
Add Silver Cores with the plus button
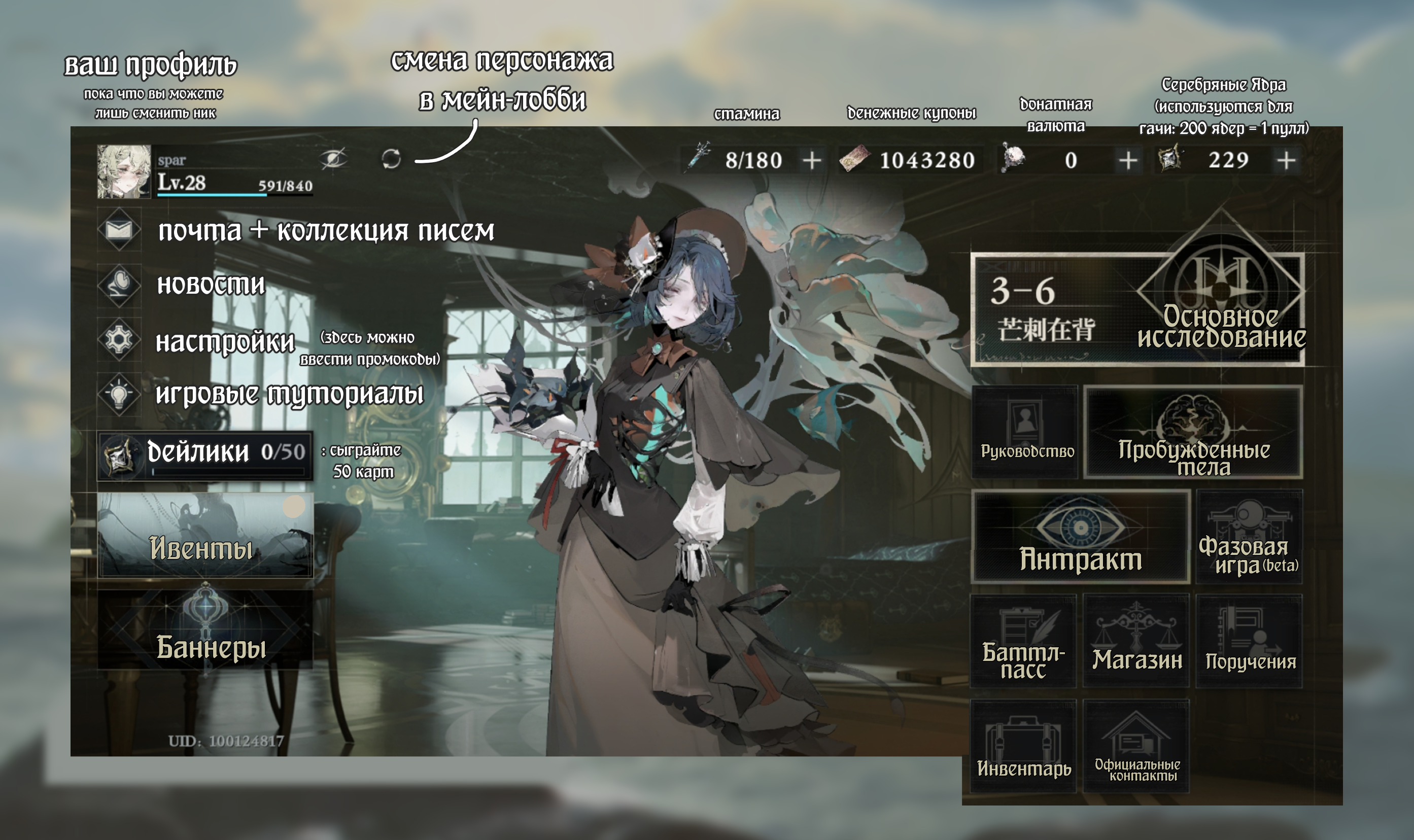click(1286, 160)
